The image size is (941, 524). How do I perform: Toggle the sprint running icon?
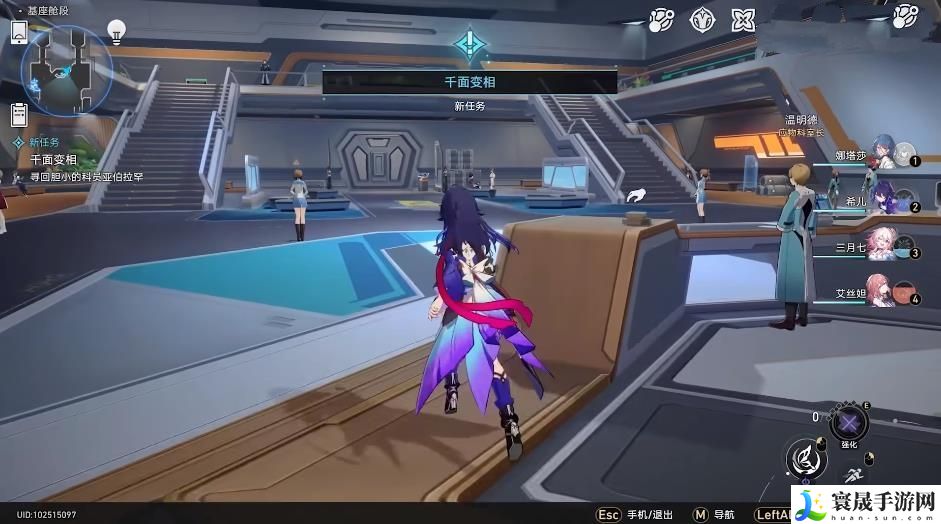(x=856, y=476)
